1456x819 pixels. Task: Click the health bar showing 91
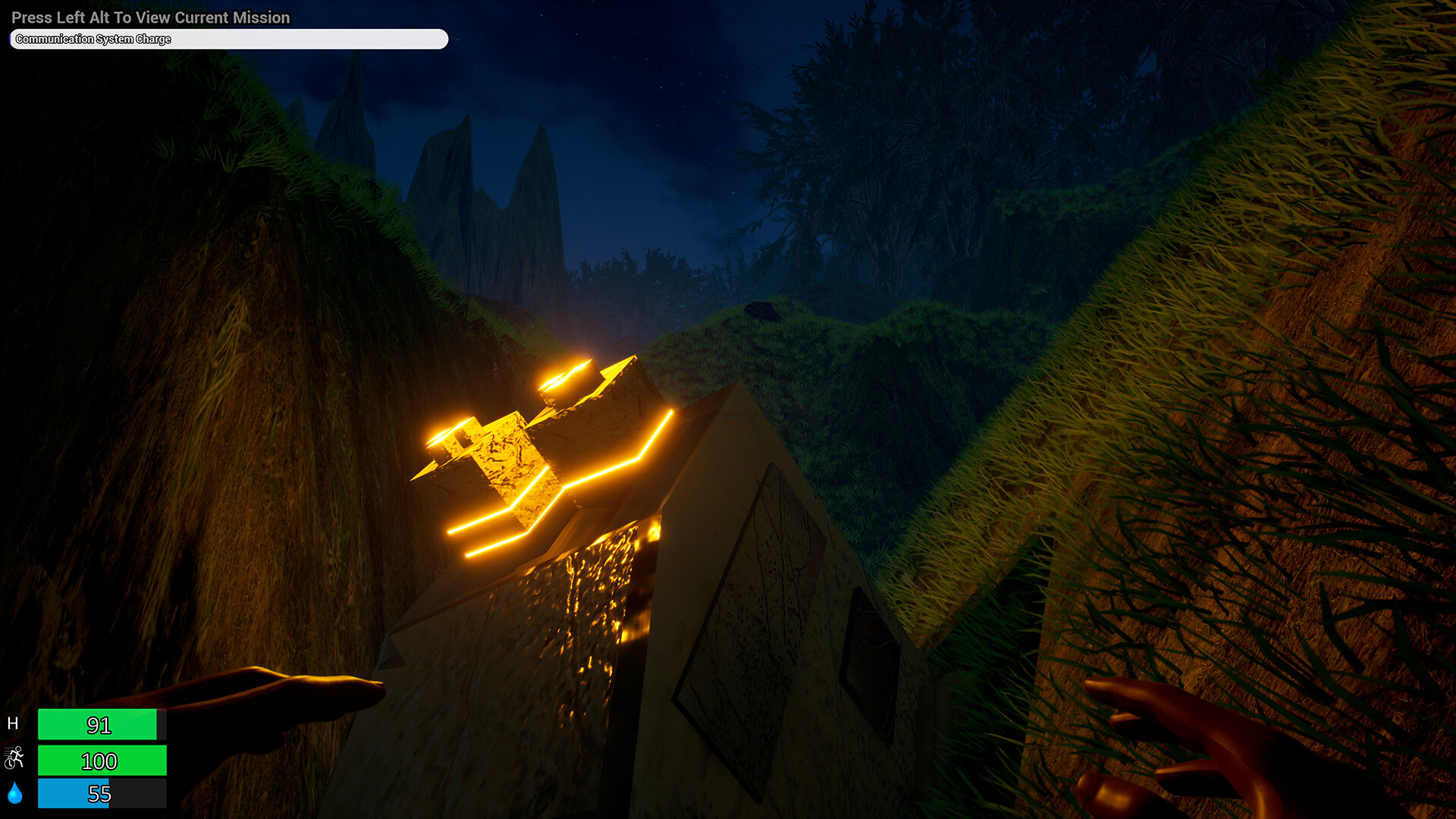(101, 724)
